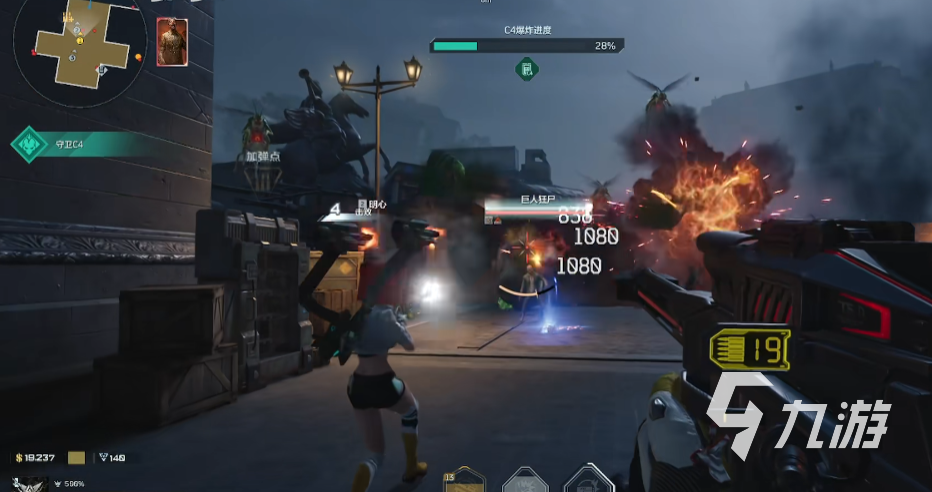Image resolution: width=932 pixels, height=492 pixels.
Task: Click the green emblem under C4 progress bar
Action: [526, 69]
